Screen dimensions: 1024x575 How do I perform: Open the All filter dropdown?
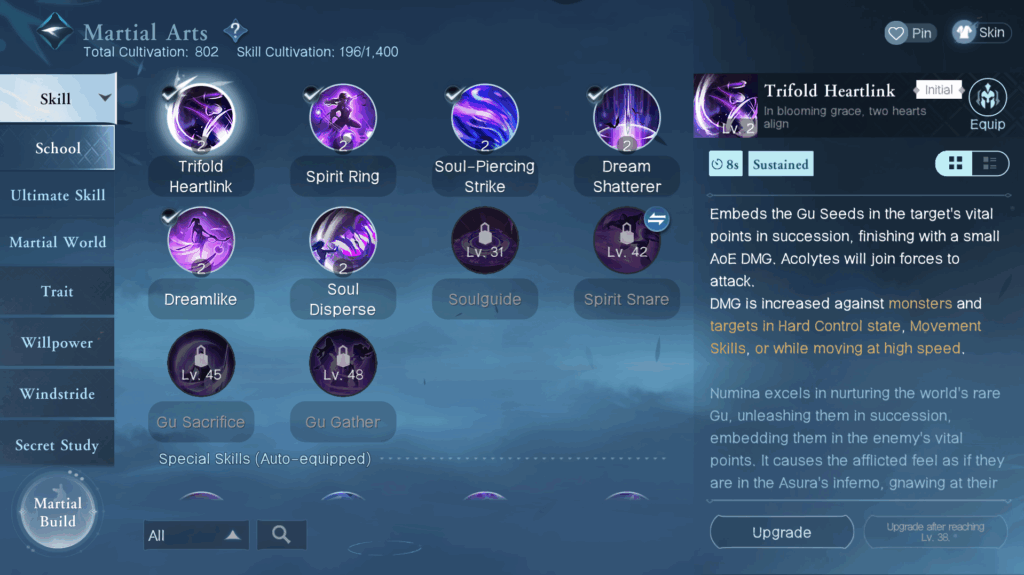point(196,535)
